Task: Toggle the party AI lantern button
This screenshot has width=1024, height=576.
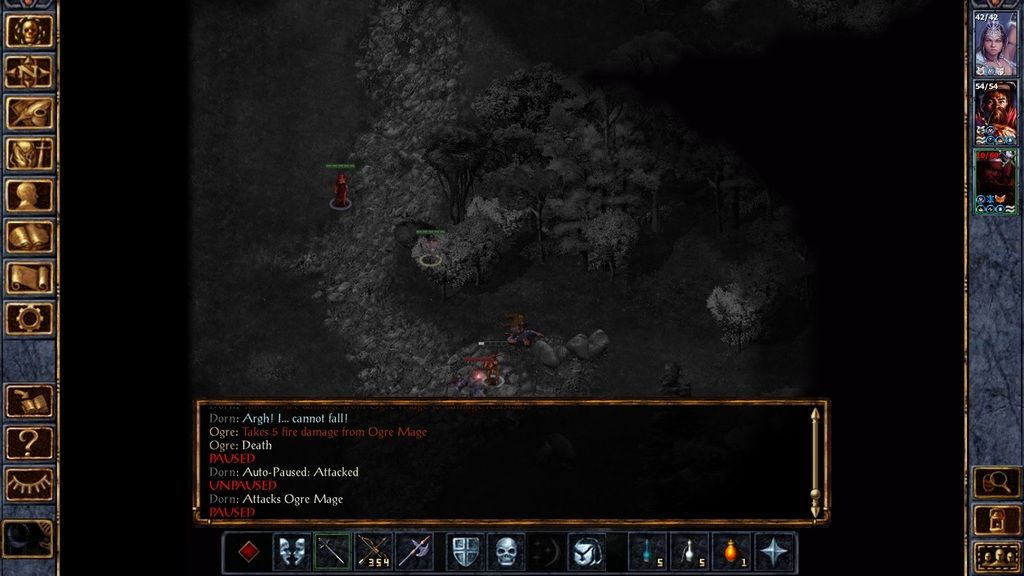Action: [996, 519]
